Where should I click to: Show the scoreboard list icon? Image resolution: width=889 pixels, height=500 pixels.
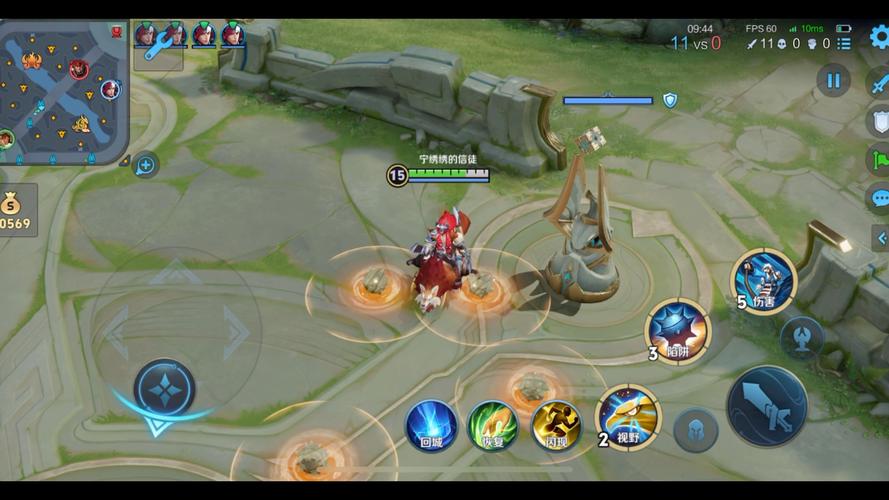click(x=845, y=44)
